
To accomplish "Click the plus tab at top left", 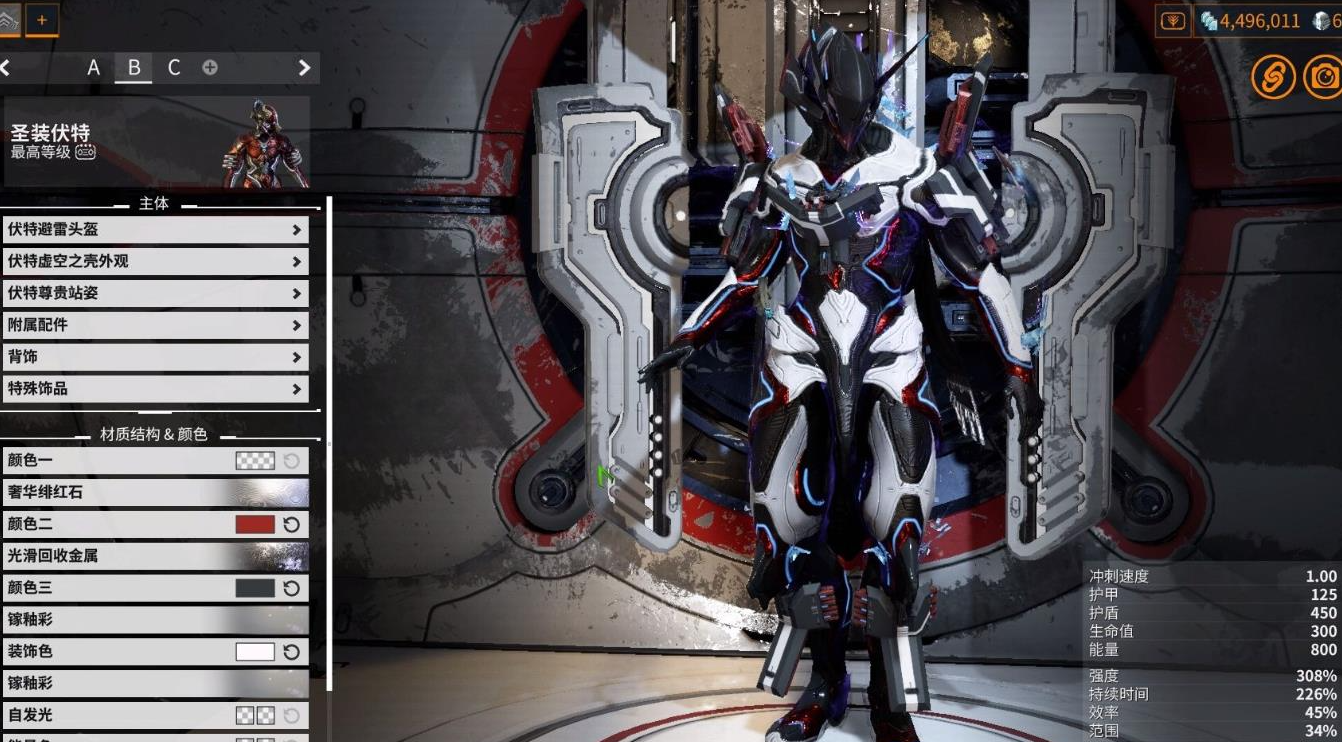I will coord(42,19).
